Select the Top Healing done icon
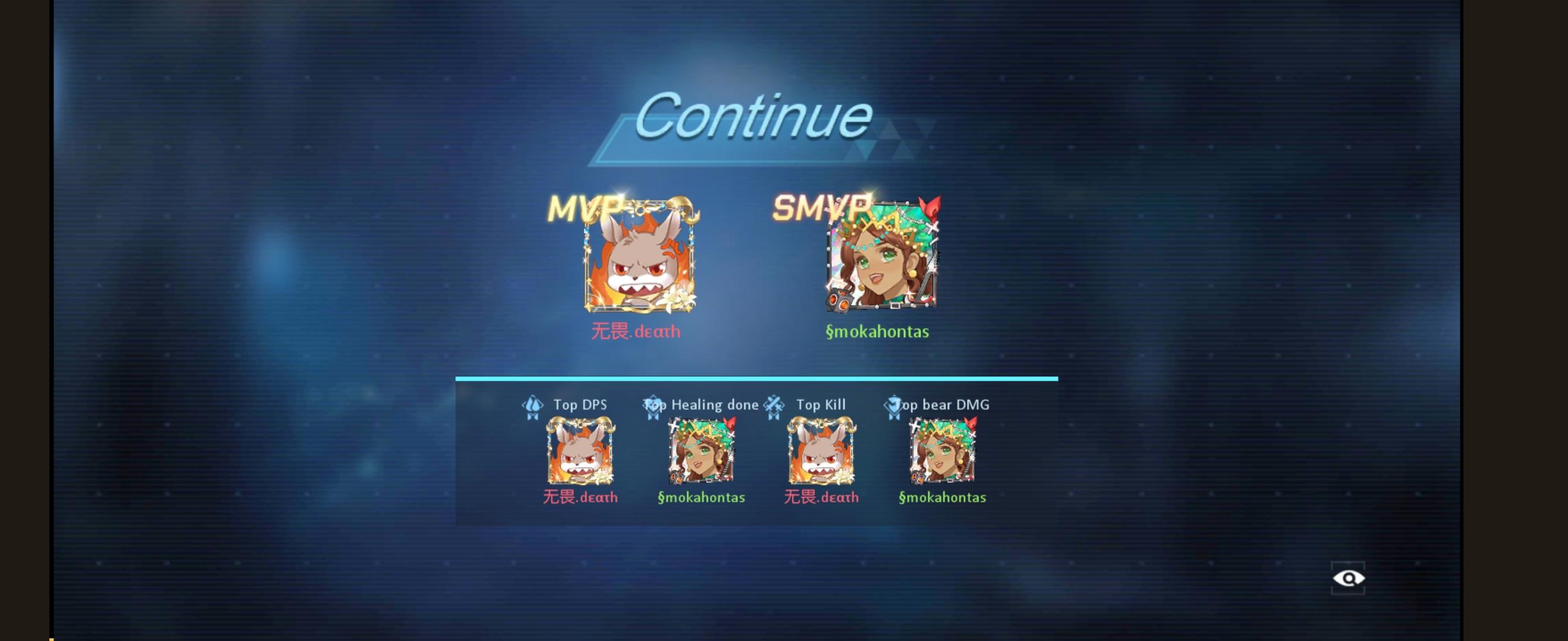This screenshot has width=1568, height=641. pyautogui.click(x=652, y=405)
